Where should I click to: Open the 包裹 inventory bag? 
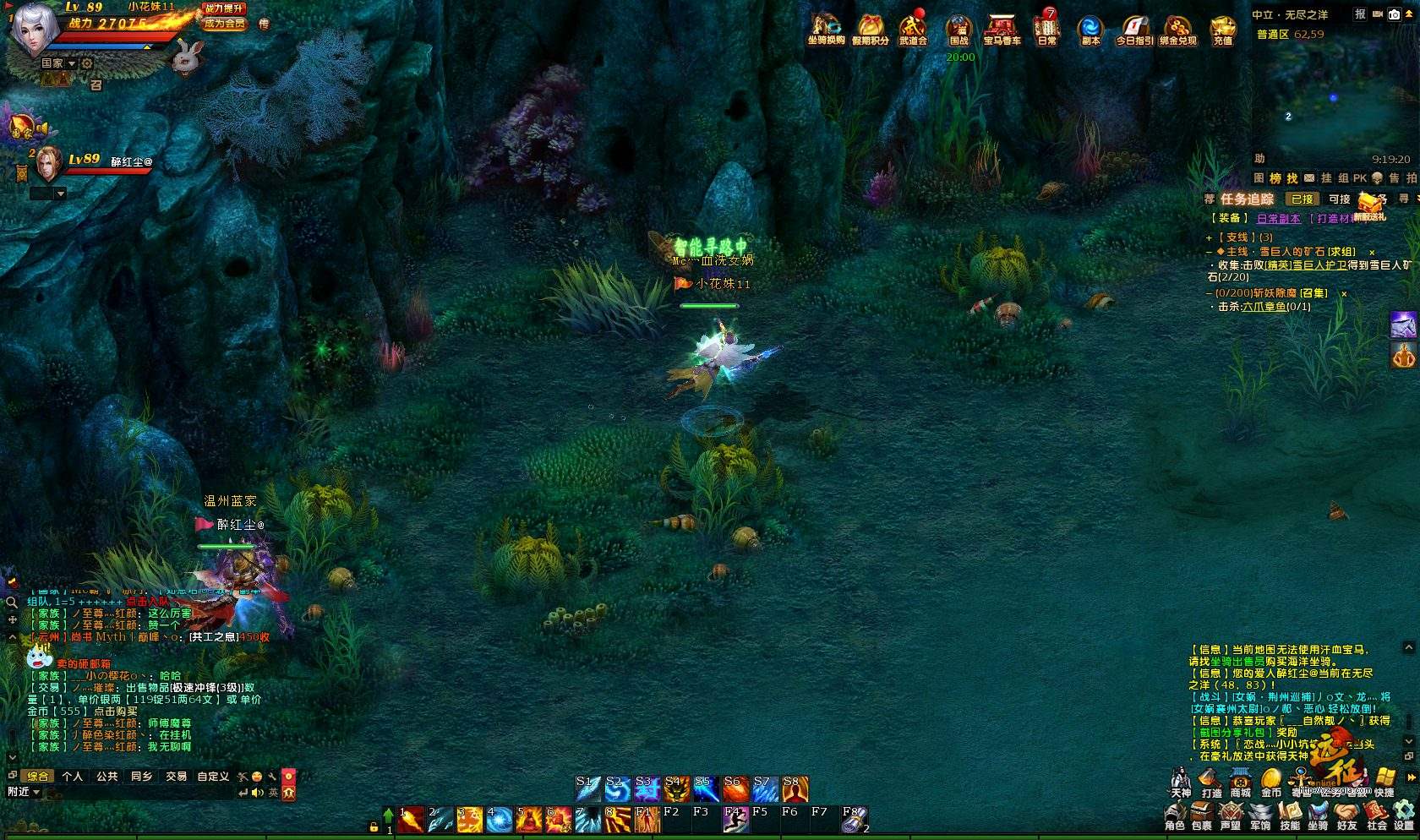(1201, 817)
